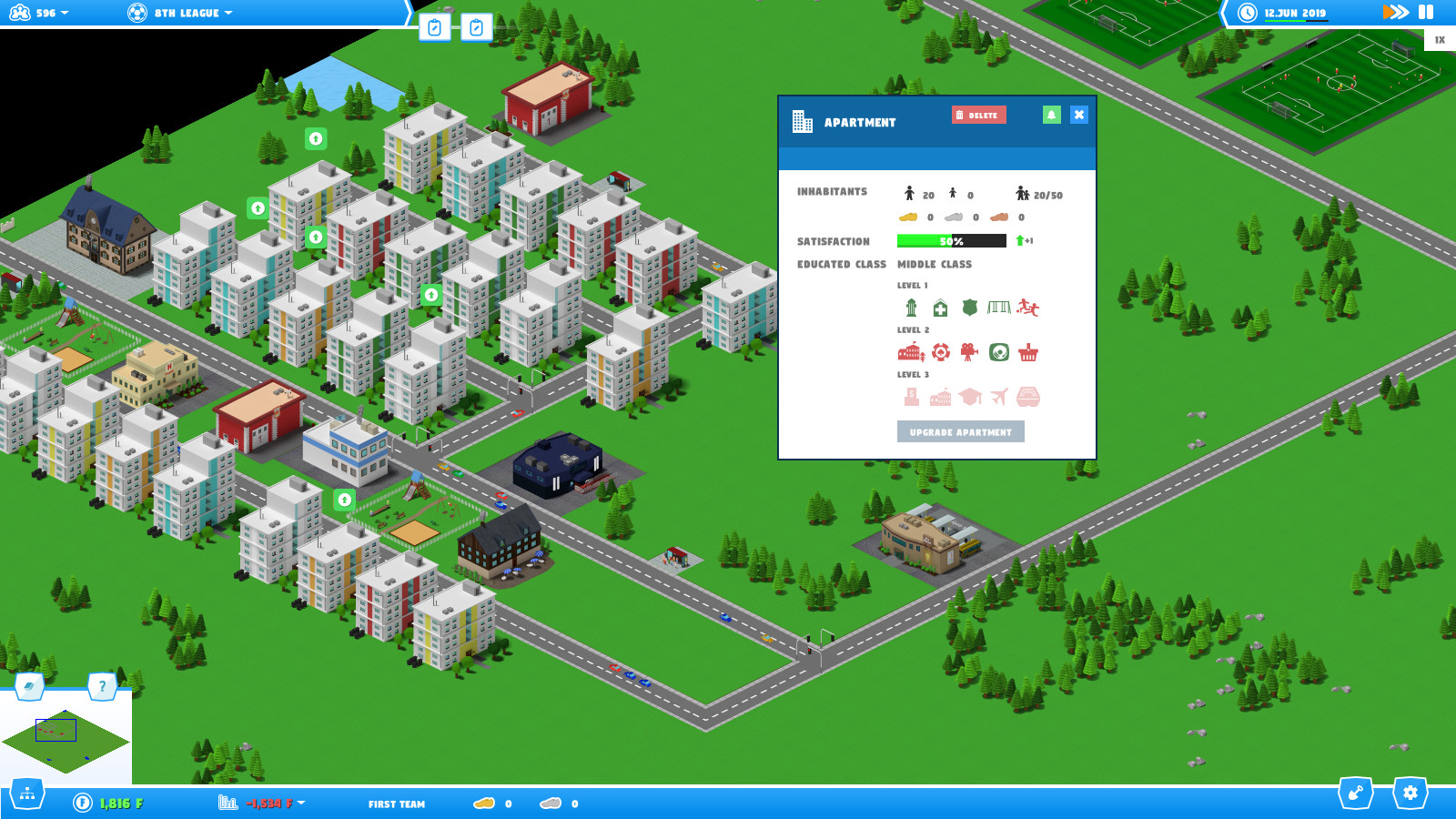Click the graduation cap icon in Level 3 row

click(970, 395)
